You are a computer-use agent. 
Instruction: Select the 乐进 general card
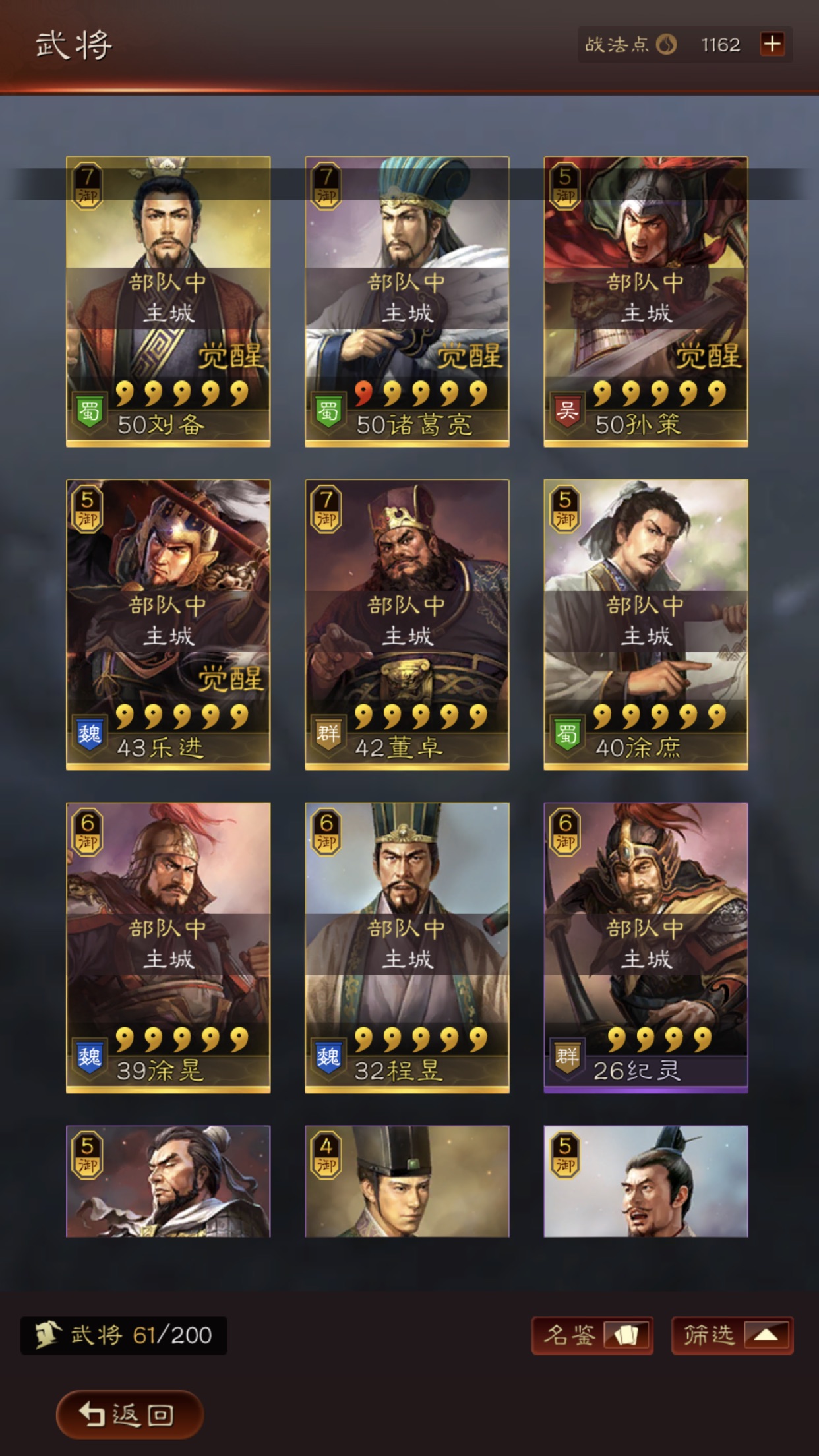click(x=168, y=624)
